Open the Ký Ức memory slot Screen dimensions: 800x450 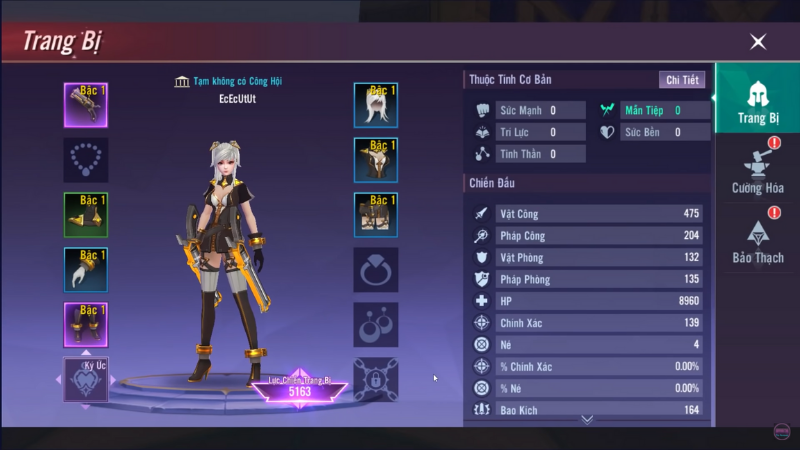pyautogui.click(x=86, y=378)
